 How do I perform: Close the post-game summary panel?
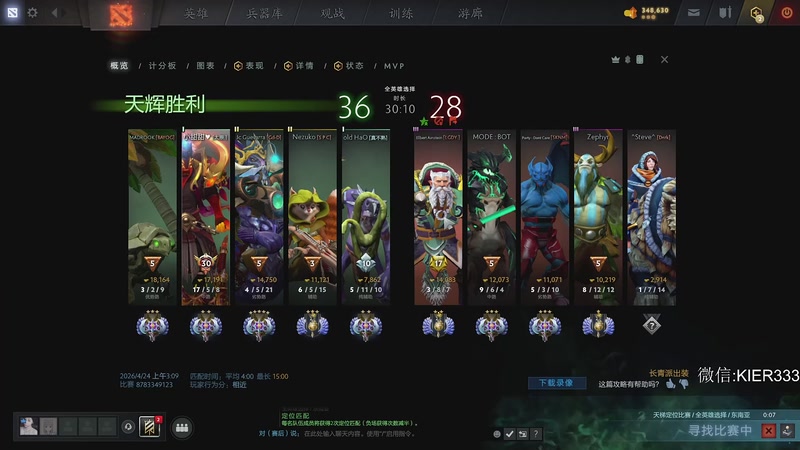click(x=664, y=60)
